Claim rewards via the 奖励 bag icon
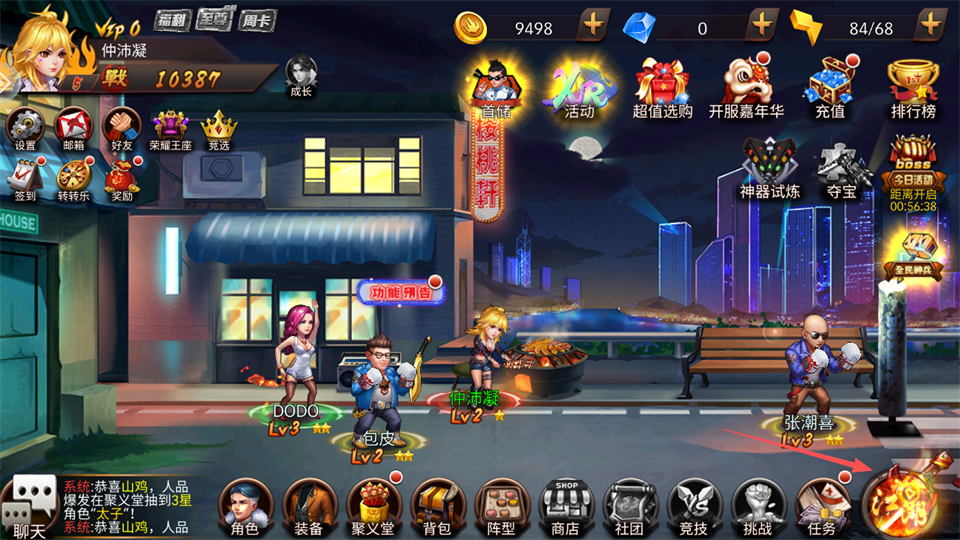 (x=121, y=177)
